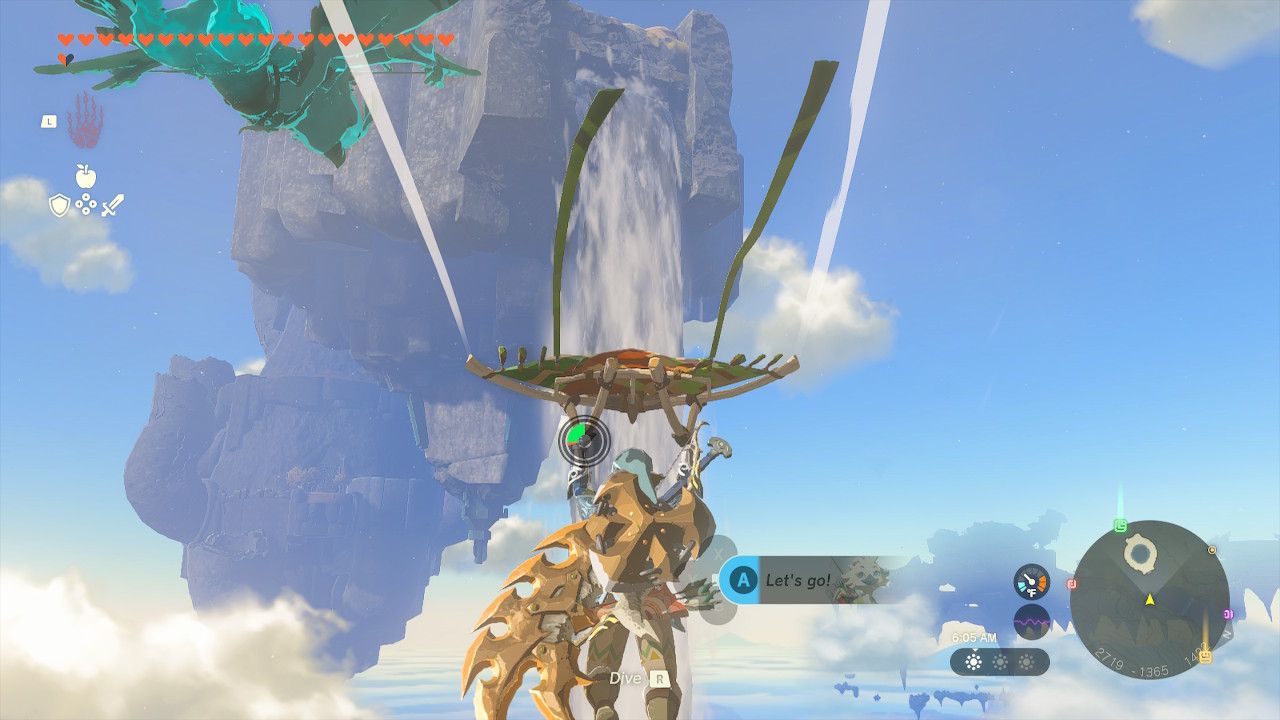The height and width of the screenshot is (720, 1280).
Task: Click the Fahrenheit temperature gauge
Action: [1030, 580]
